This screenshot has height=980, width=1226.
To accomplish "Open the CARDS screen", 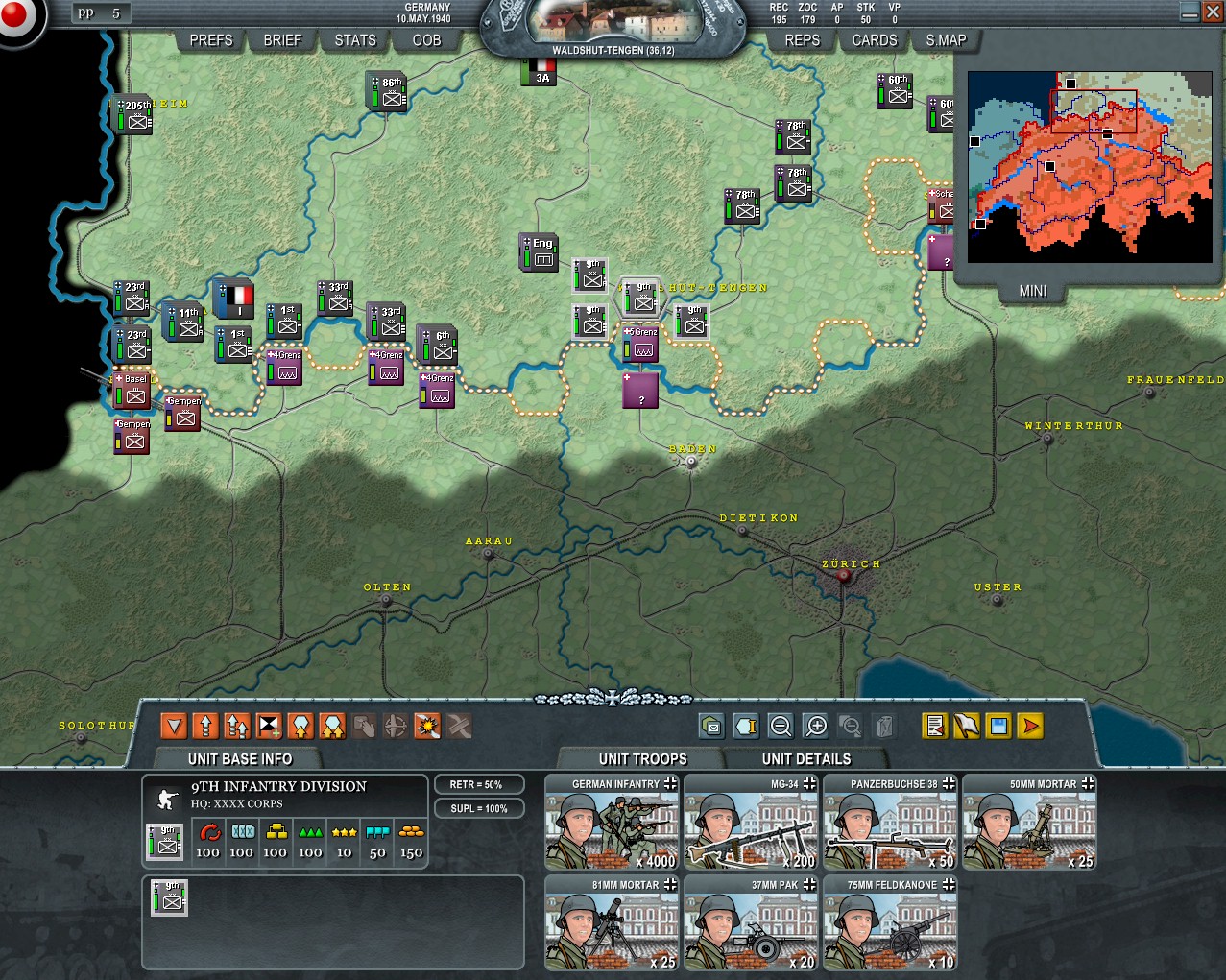I will (x=875, y=40).
